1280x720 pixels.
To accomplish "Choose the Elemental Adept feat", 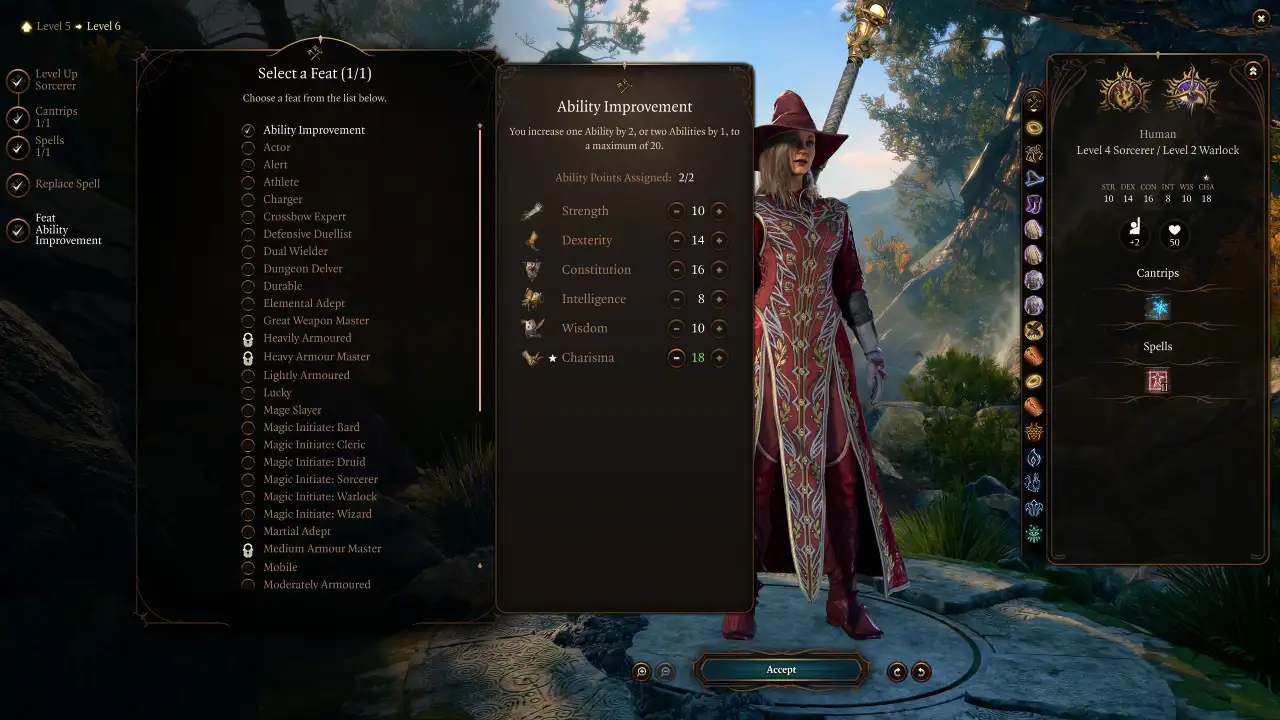I will (304, 304).
